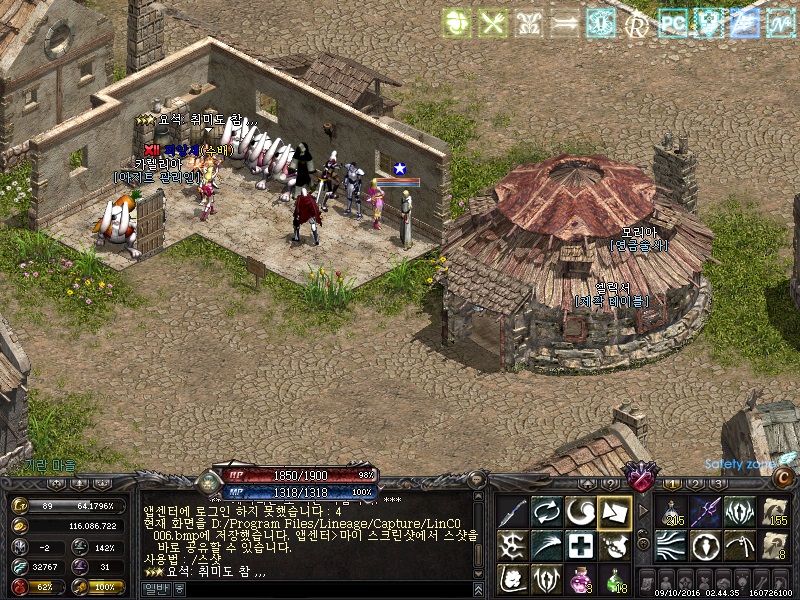Viewport: 800px width, 600px height.
Task: Click the four-leaf clover buff icon
Action: tap(458, 23)
